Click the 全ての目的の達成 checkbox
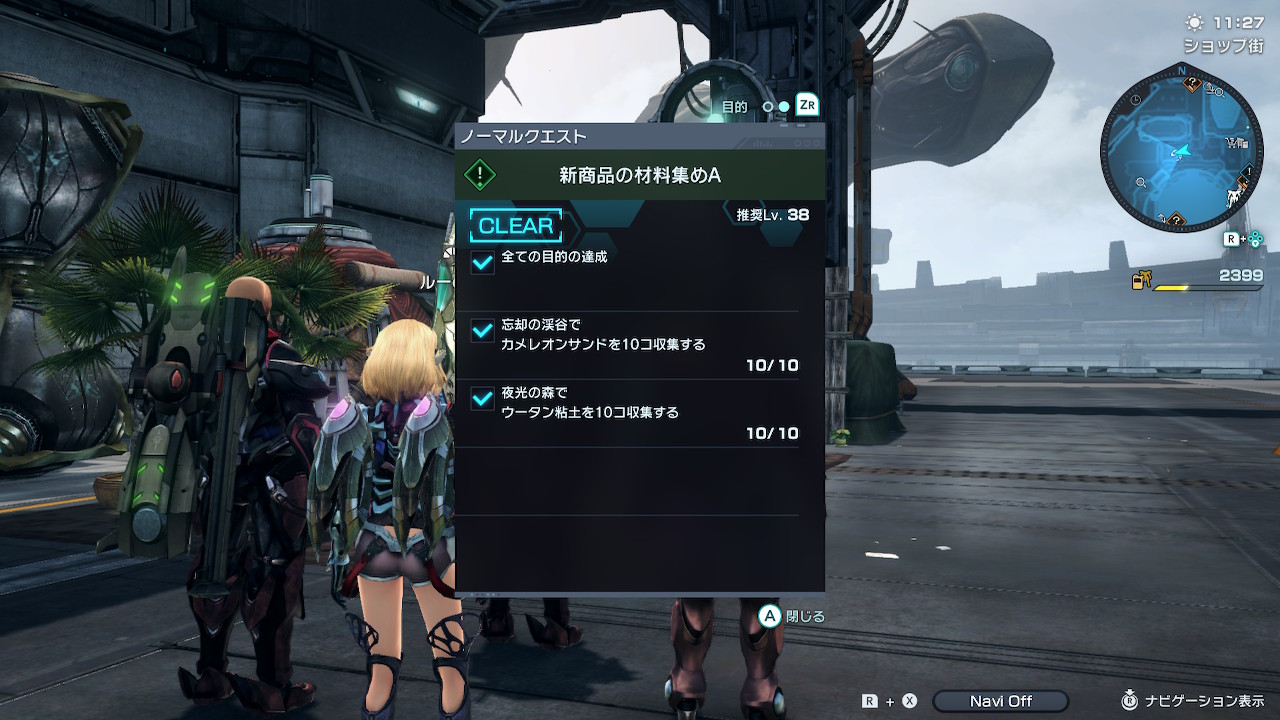 483,262
